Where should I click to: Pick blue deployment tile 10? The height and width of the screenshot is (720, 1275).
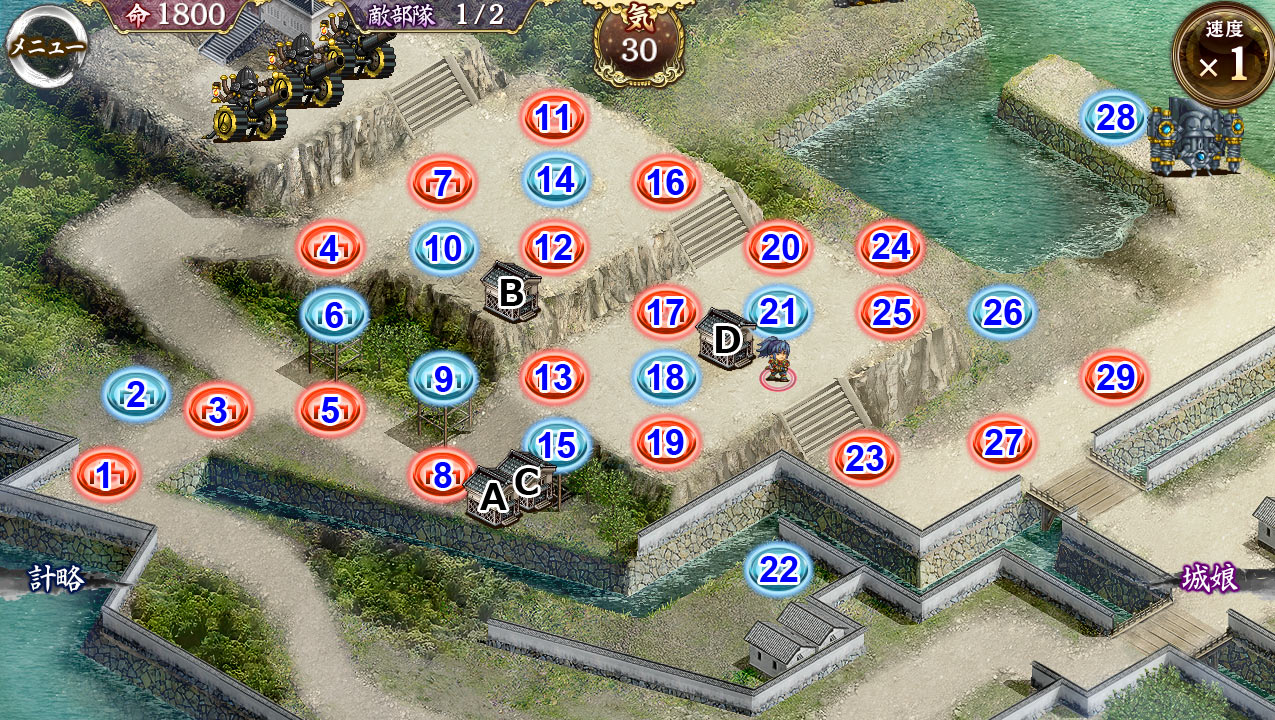point(444,248)
